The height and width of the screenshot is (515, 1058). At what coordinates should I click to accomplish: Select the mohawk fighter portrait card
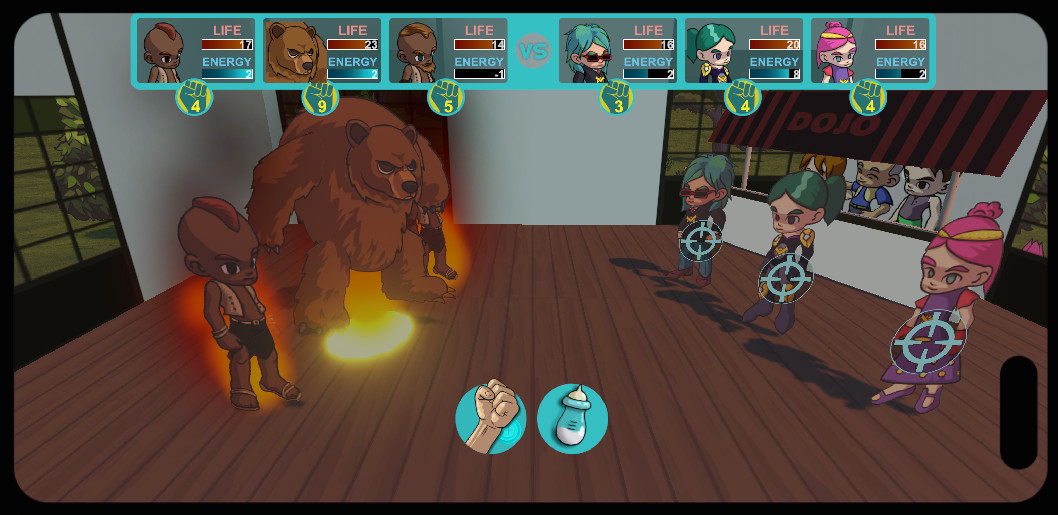click(x=196, y=50)
